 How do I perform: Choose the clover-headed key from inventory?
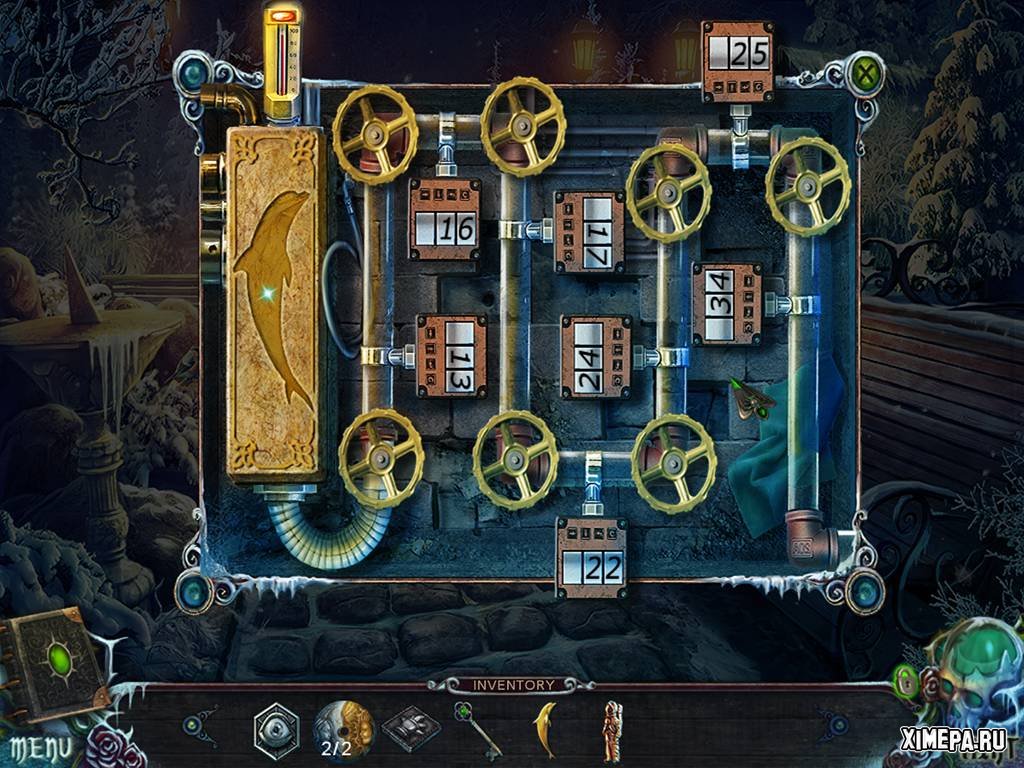pyautogui.click(x=475, y=728)
